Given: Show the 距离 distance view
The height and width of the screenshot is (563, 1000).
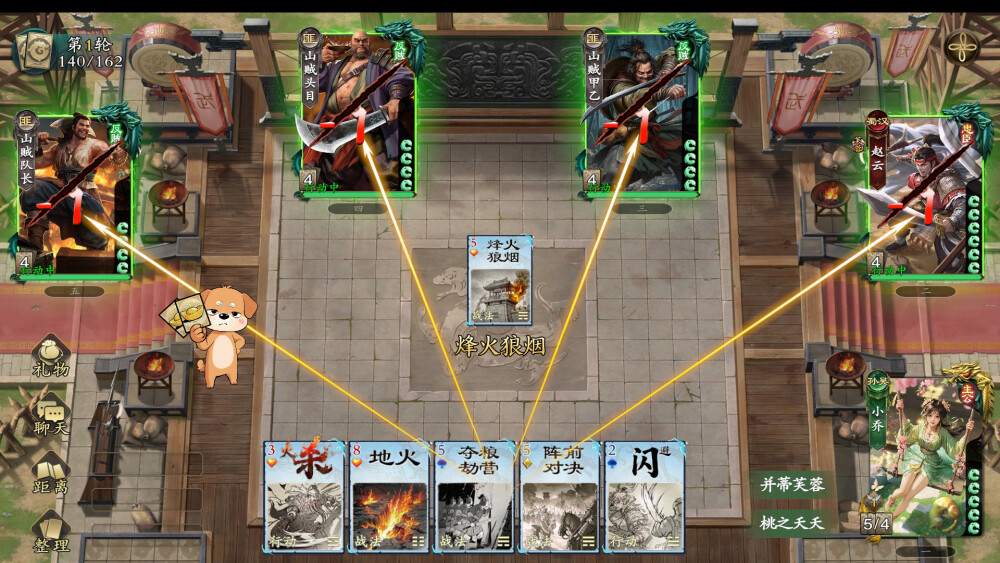Looking at the screenshot, I should tap(51, 473).
